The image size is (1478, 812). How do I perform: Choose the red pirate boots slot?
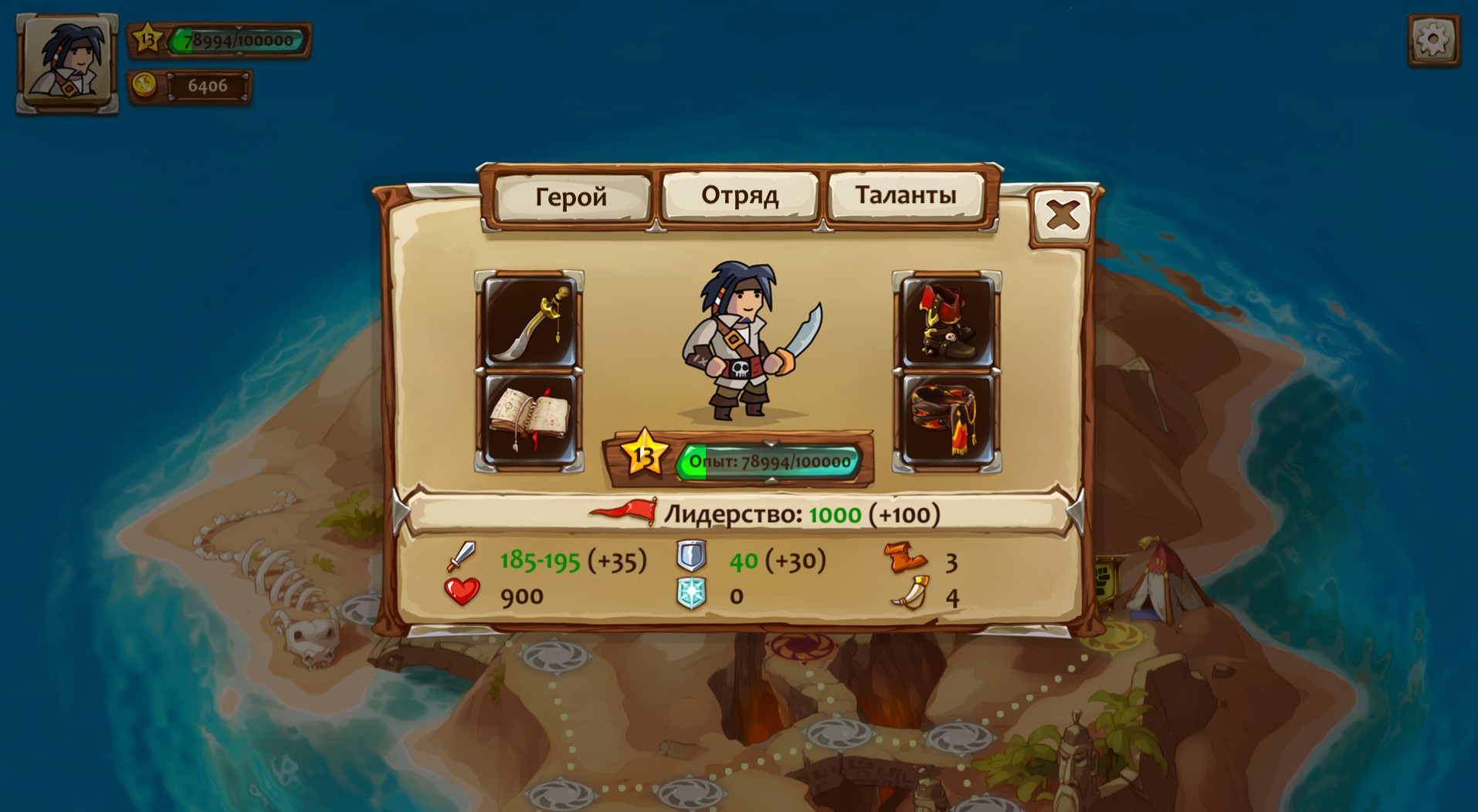pos(947,323)
